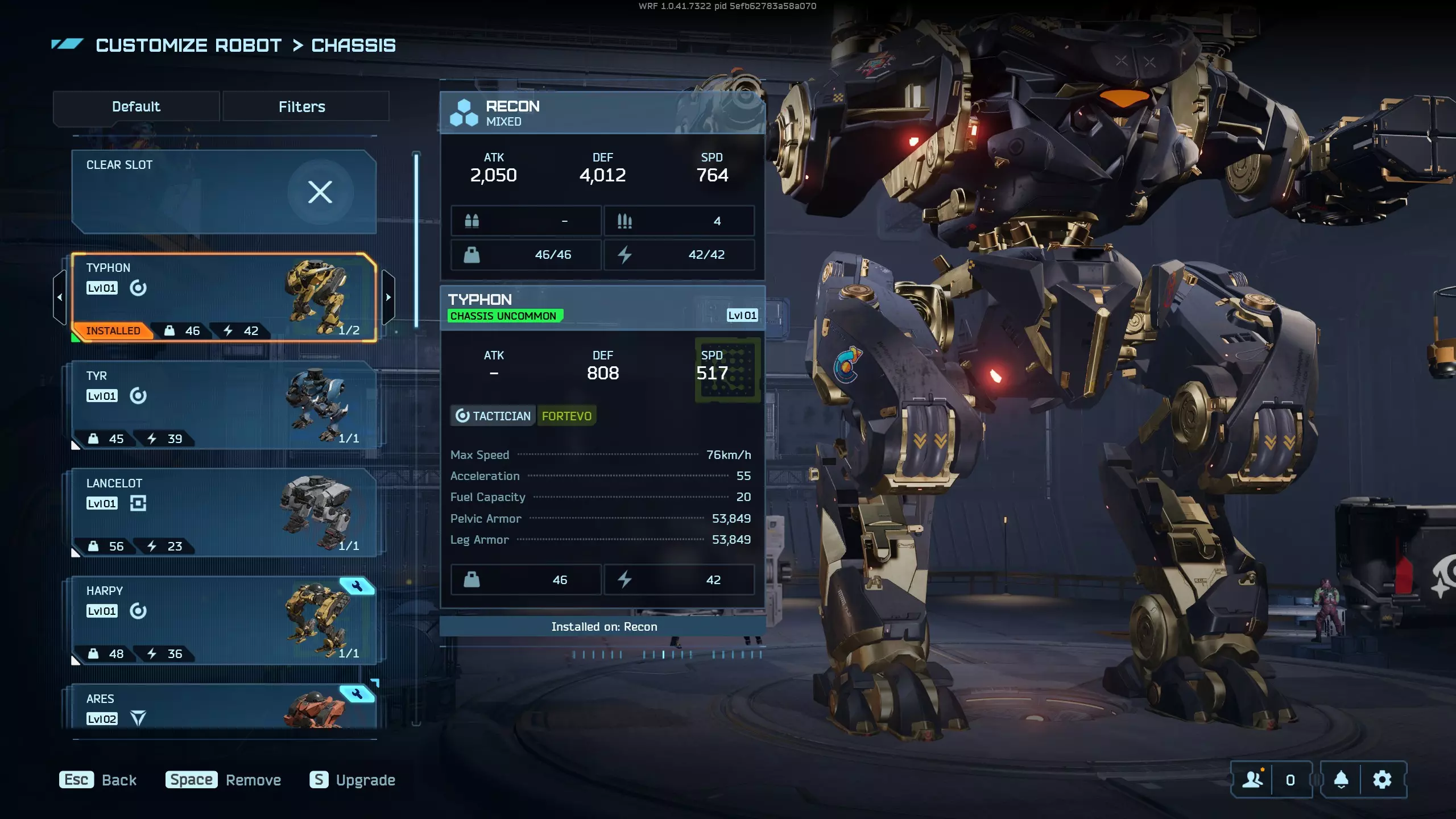
Task: Upgrade the selected chassis
Action: click(x=353, y=780)
